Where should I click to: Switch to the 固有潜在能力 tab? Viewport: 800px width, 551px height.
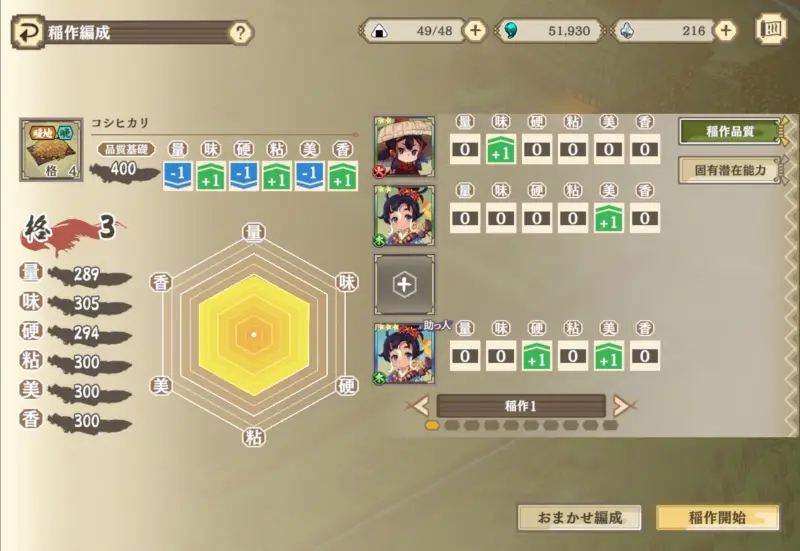coord(729,169)
